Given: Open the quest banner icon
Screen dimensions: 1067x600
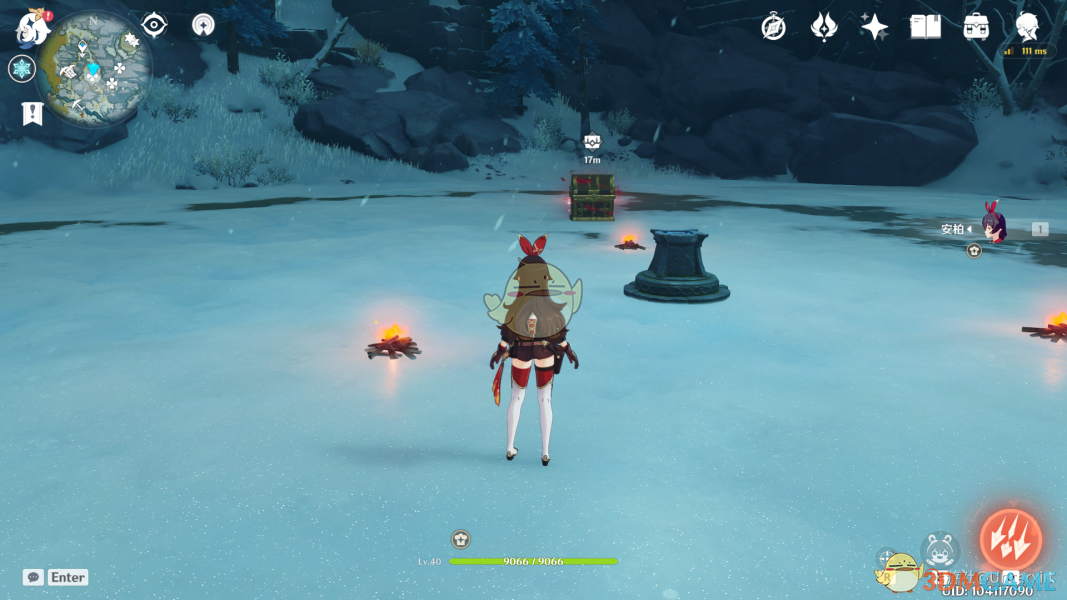Looking at the screenshot, I should pos(32,114).
